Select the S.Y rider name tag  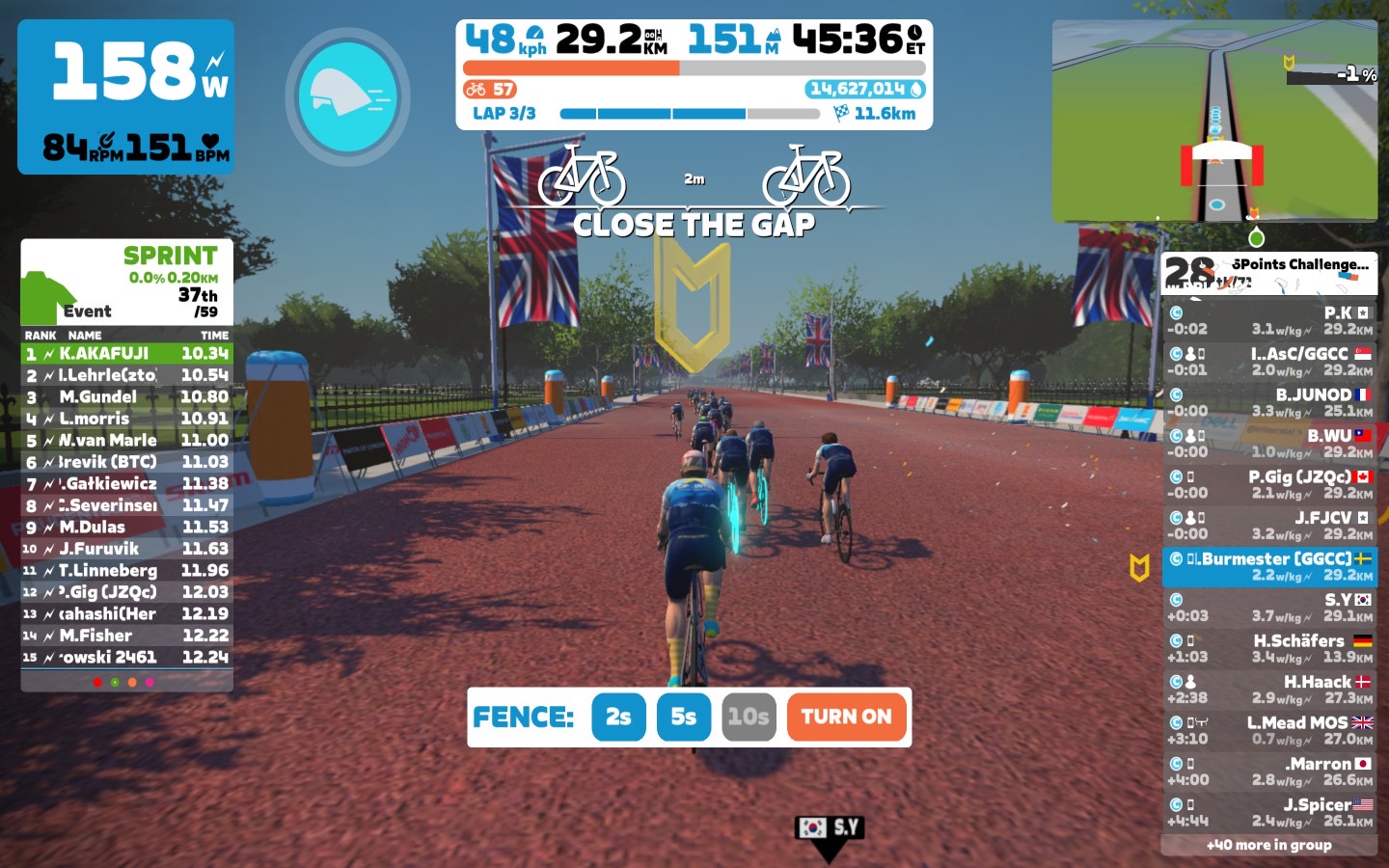point(830,827)
